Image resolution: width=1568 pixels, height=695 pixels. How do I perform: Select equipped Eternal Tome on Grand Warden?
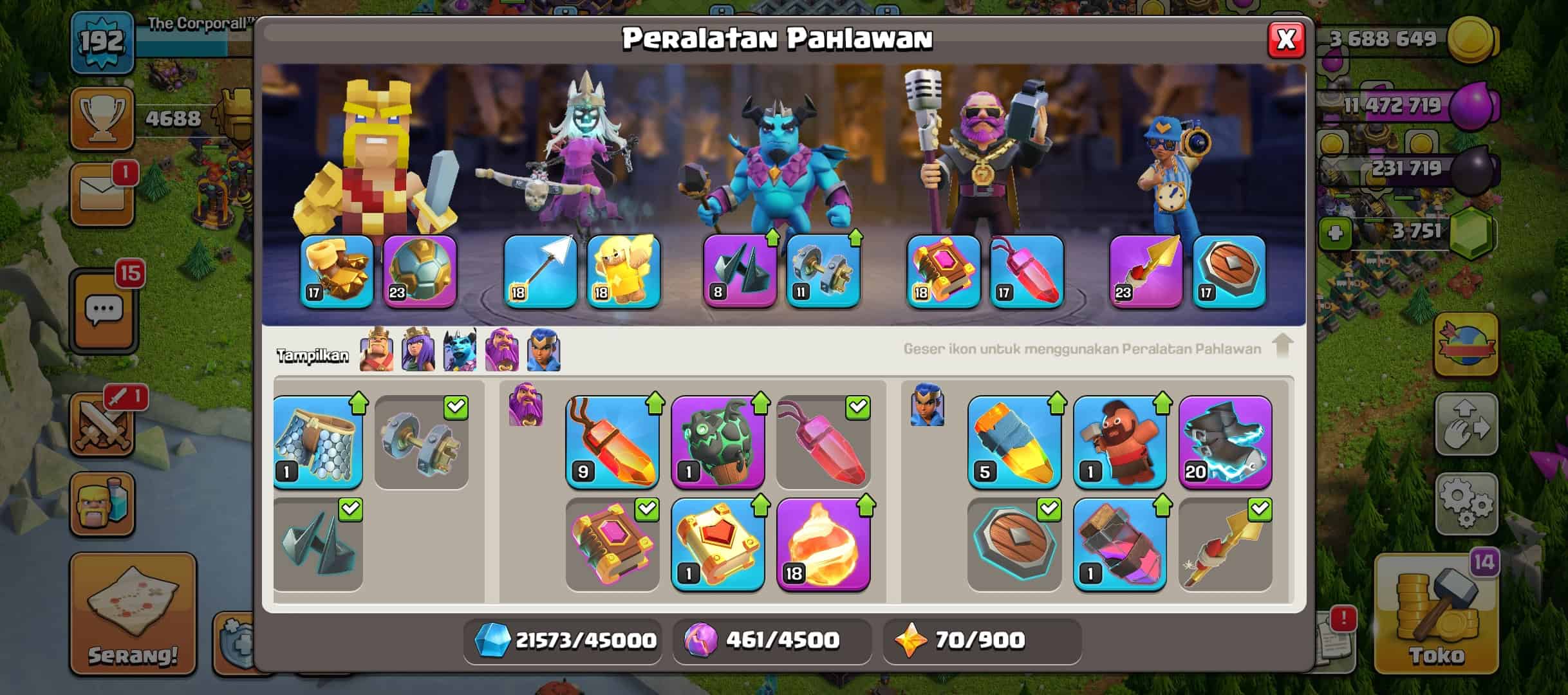tap(943, 272)
